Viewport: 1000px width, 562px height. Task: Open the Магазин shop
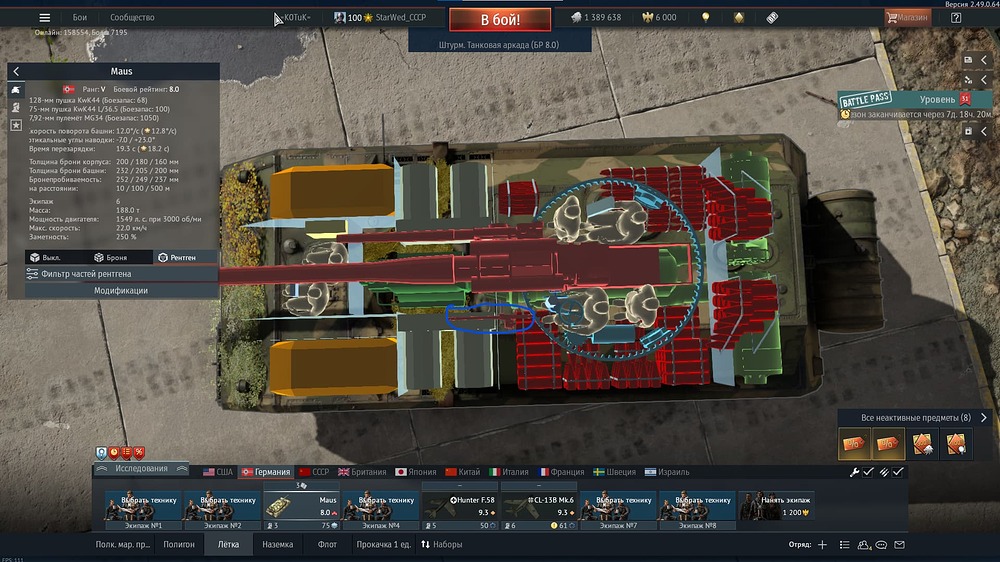907,17
